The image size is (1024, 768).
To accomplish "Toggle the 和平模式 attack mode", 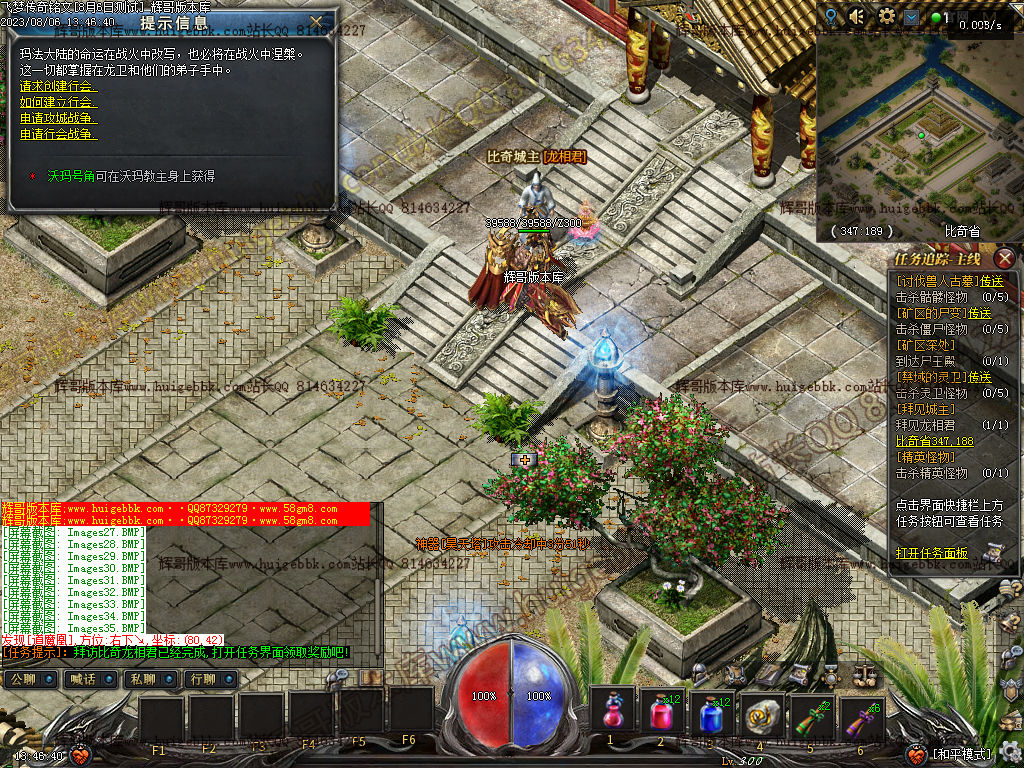I will (x=961, y=754).
